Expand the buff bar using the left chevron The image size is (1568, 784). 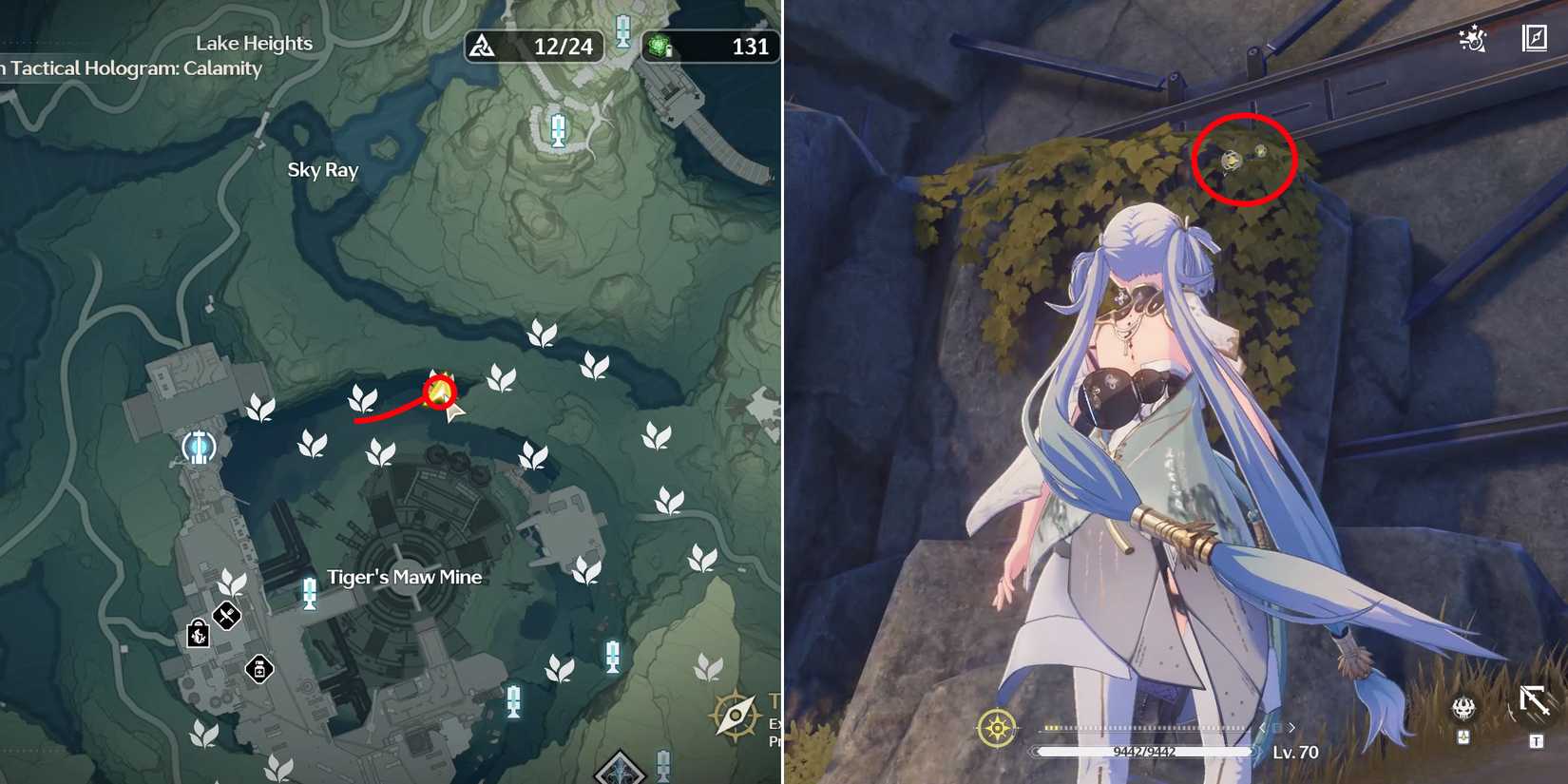(x=1261, y=727)
